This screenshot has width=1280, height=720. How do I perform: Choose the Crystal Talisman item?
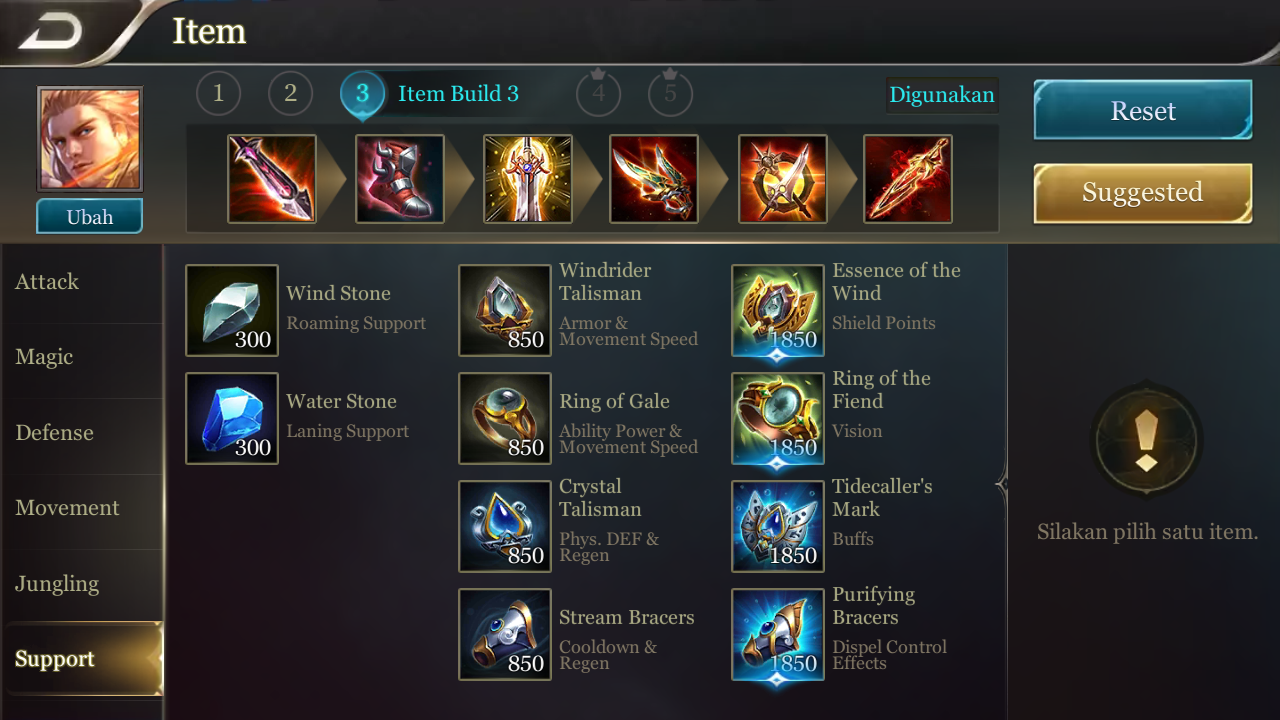504,526
